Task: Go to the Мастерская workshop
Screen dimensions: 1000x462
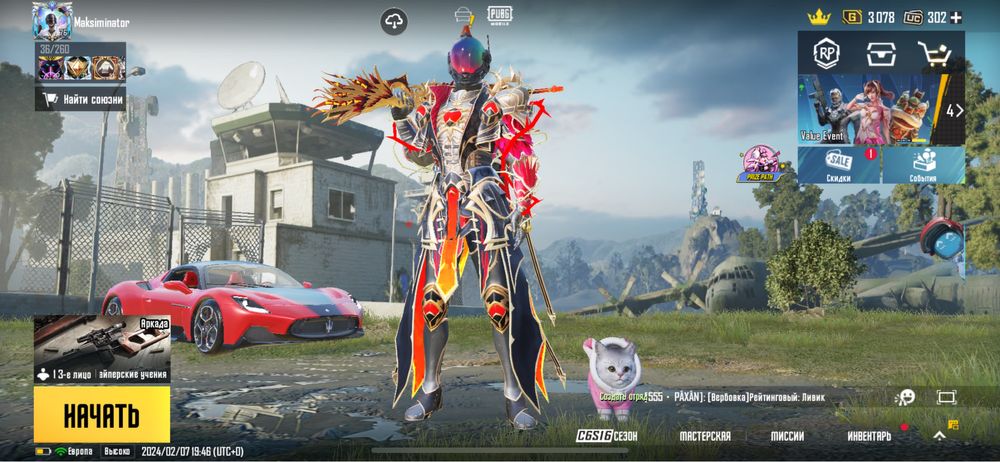Action: (704, 436)
